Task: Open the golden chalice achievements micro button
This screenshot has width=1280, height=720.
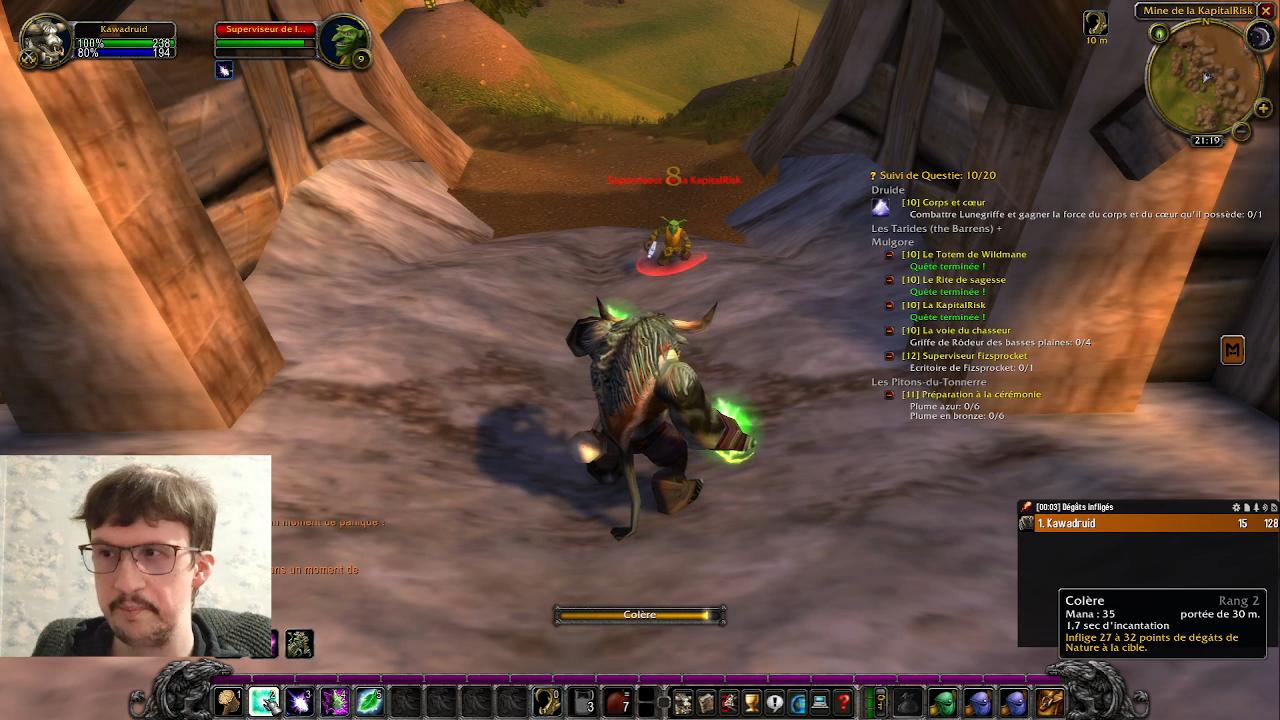Action: pos(751,703)
